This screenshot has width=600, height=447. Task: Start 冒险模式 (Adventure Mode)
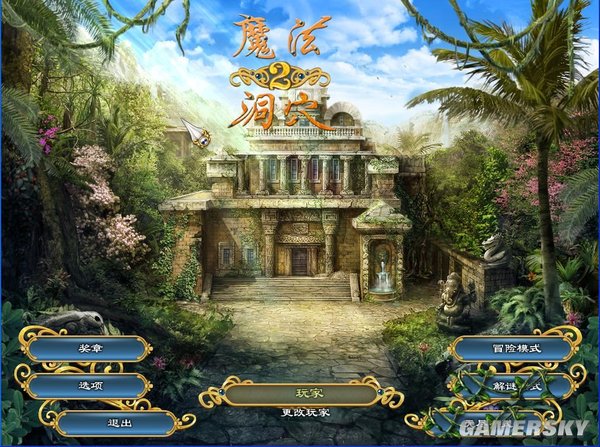click(516, 349)
